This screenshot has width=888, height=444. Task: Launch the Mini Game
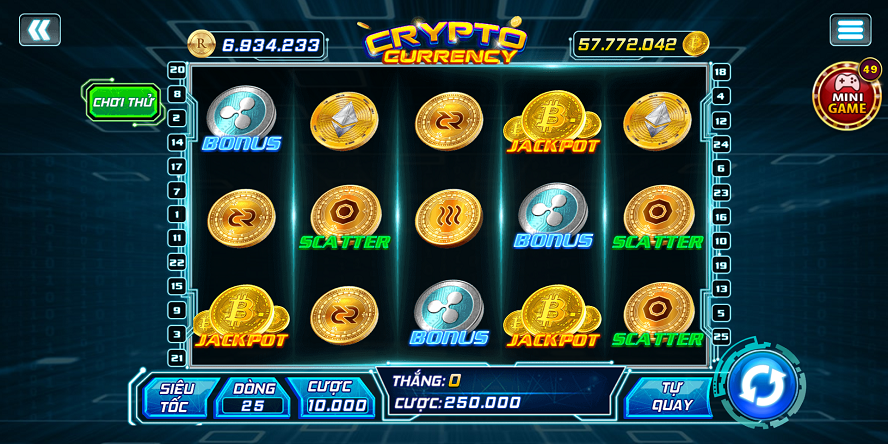846,97
